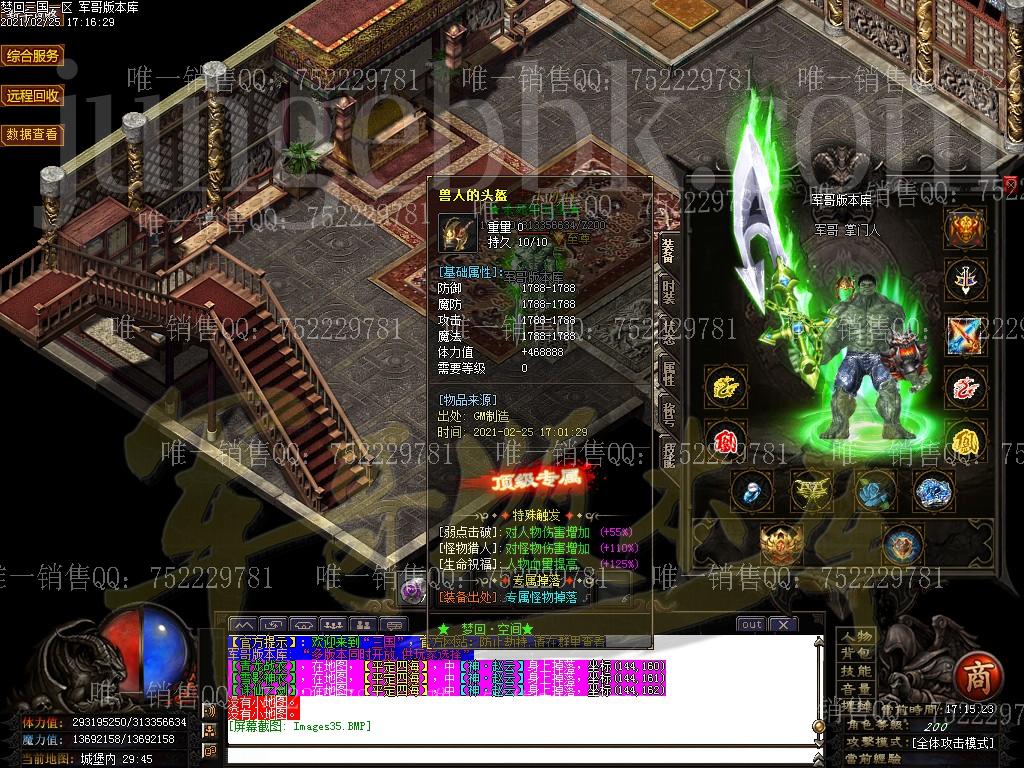Select the red dragon bracelet slot
The width and height of the screenshot is (1024, 768).
pos(965,387)
